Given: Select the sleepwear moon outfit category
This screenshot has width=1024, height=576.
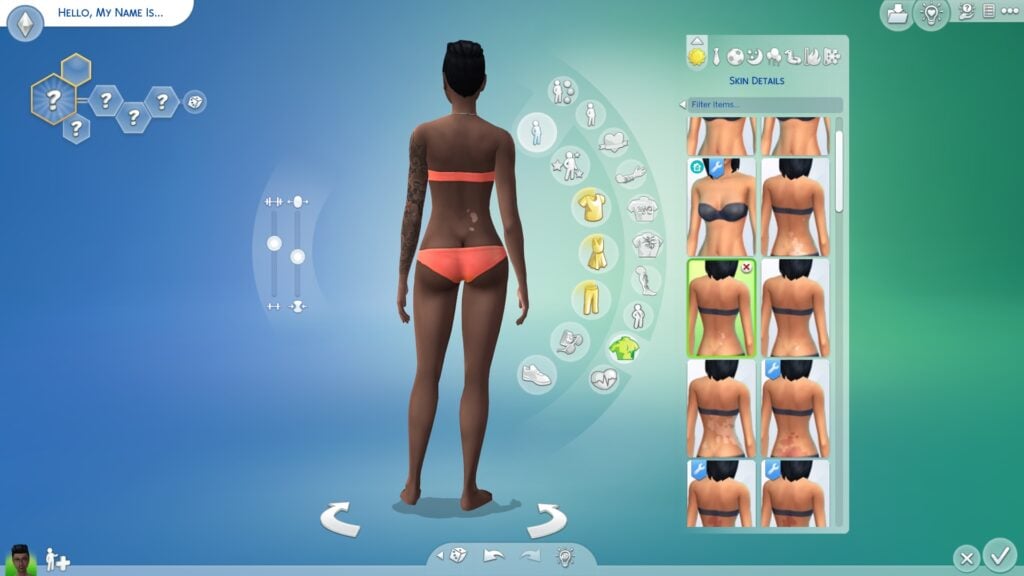Looking at the screenshot, I should tap(756, 57).
